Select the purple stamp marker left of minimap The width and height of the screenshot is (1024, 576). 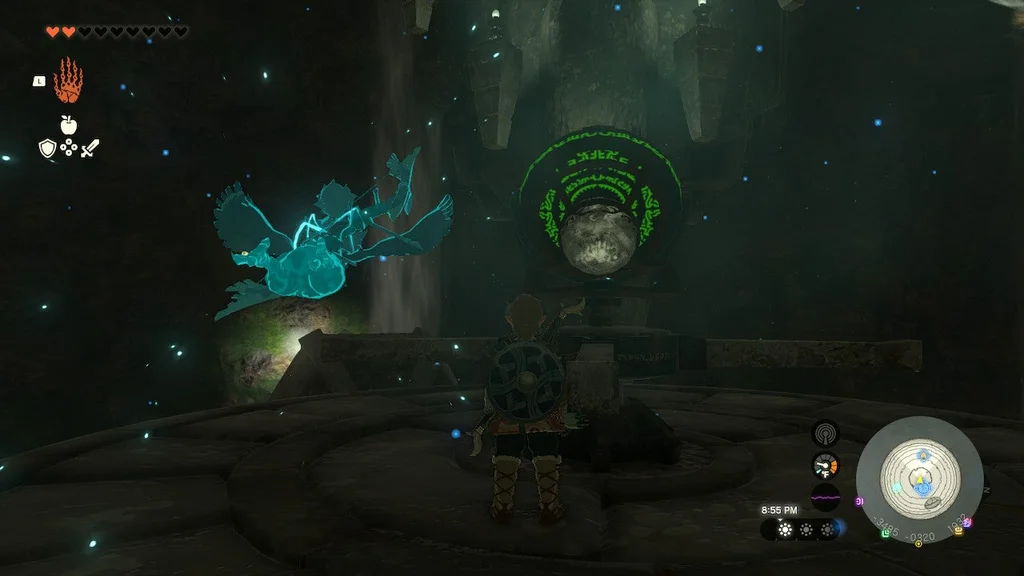[859, 501]
